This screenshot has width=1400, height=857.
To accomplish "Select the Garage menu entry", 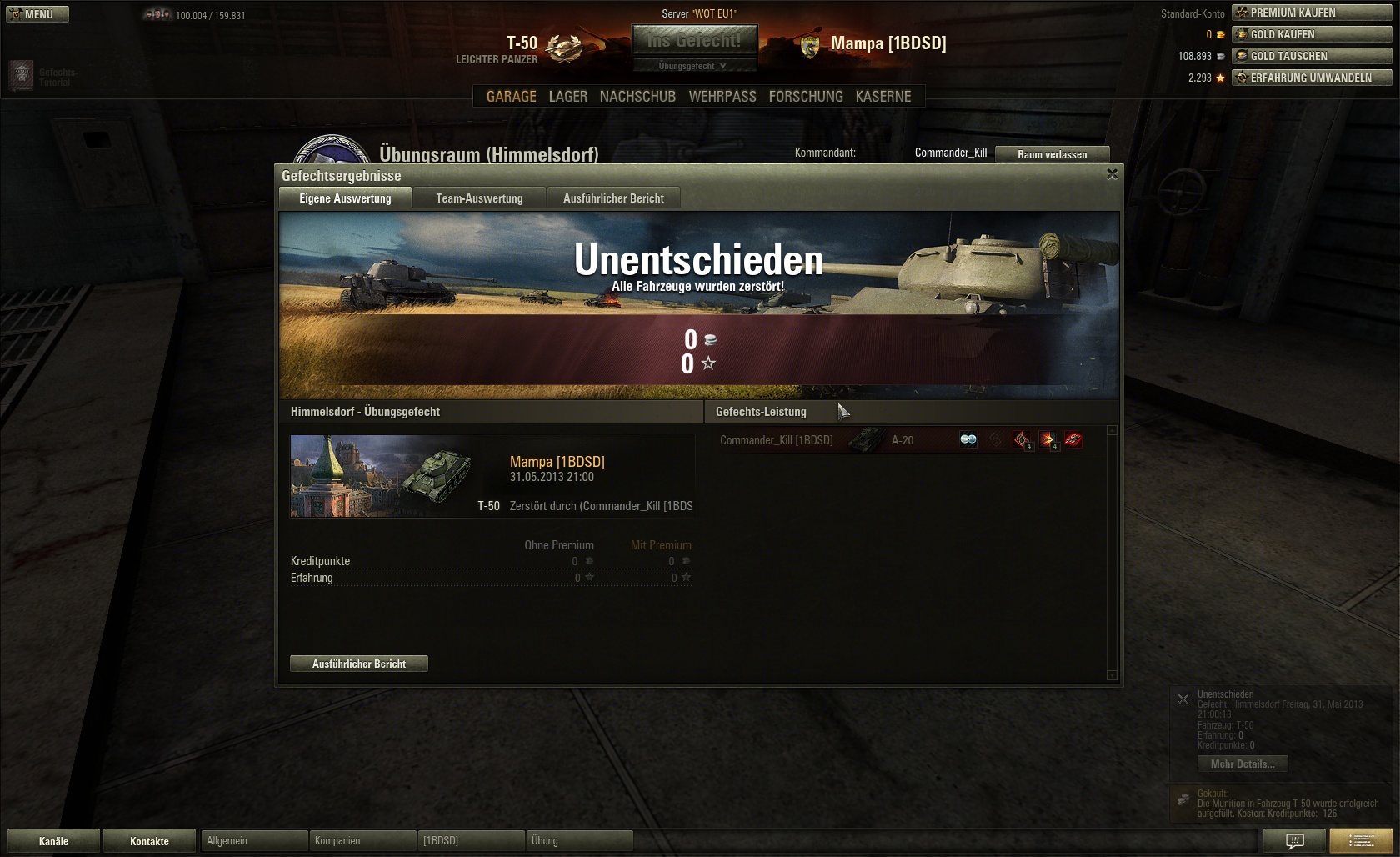I will [511, 97].
